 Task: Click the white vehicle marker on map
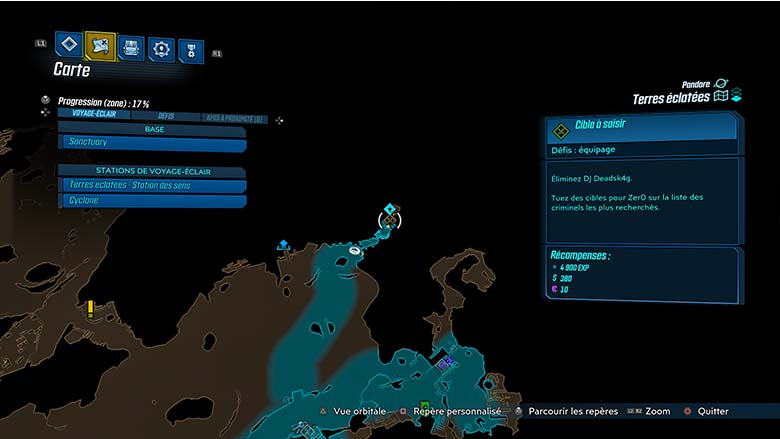pos(356,251)
